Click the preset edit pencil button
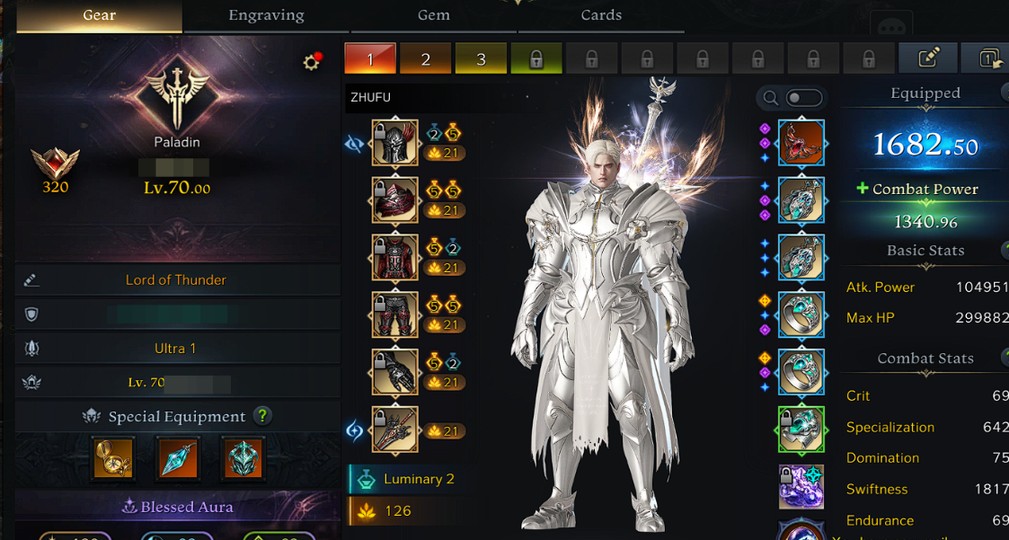Viewport: 1009px width, 540px height. pos(926,58)
